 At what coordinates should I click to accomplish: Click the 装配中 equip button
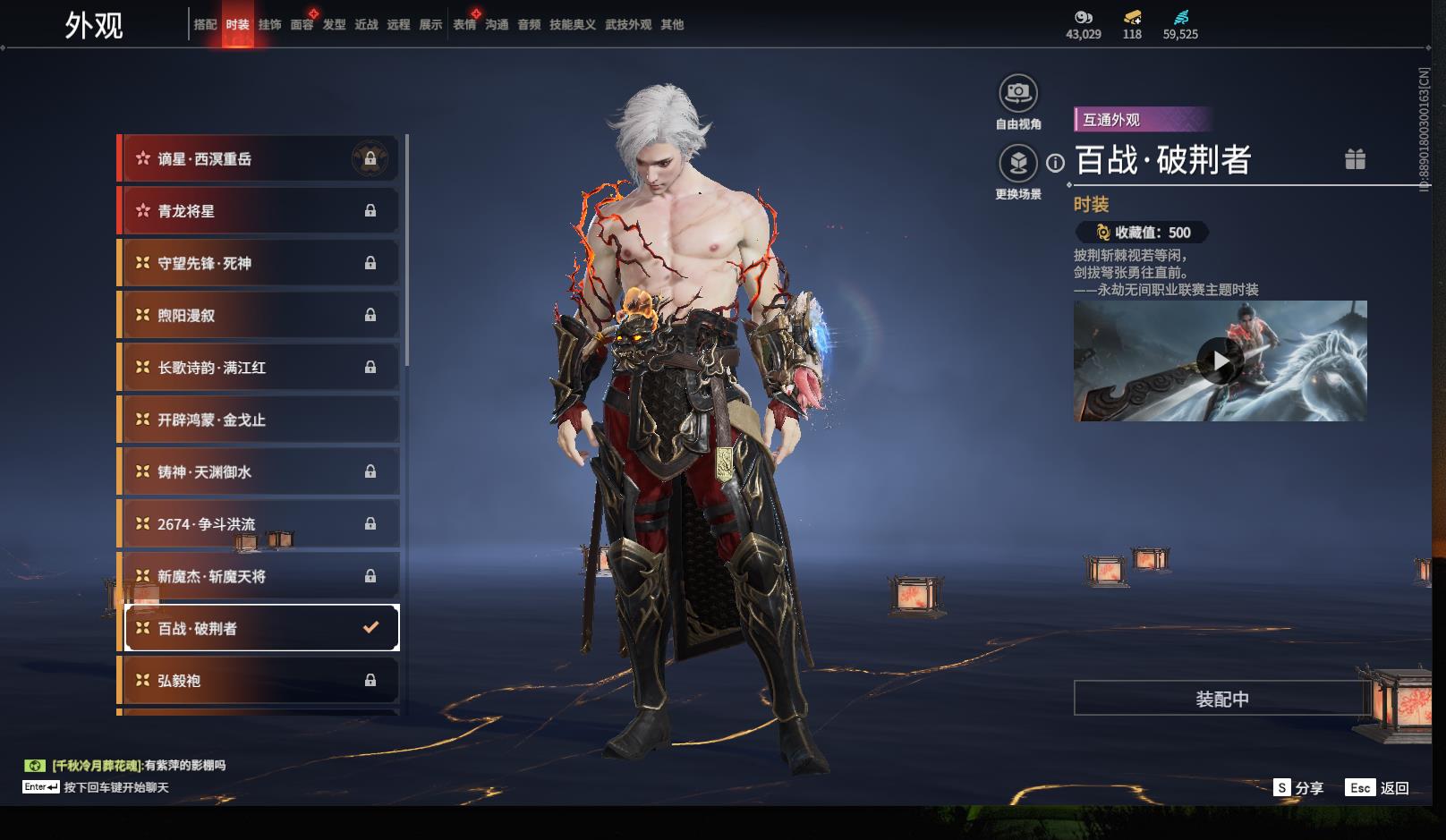[1221, 699]
